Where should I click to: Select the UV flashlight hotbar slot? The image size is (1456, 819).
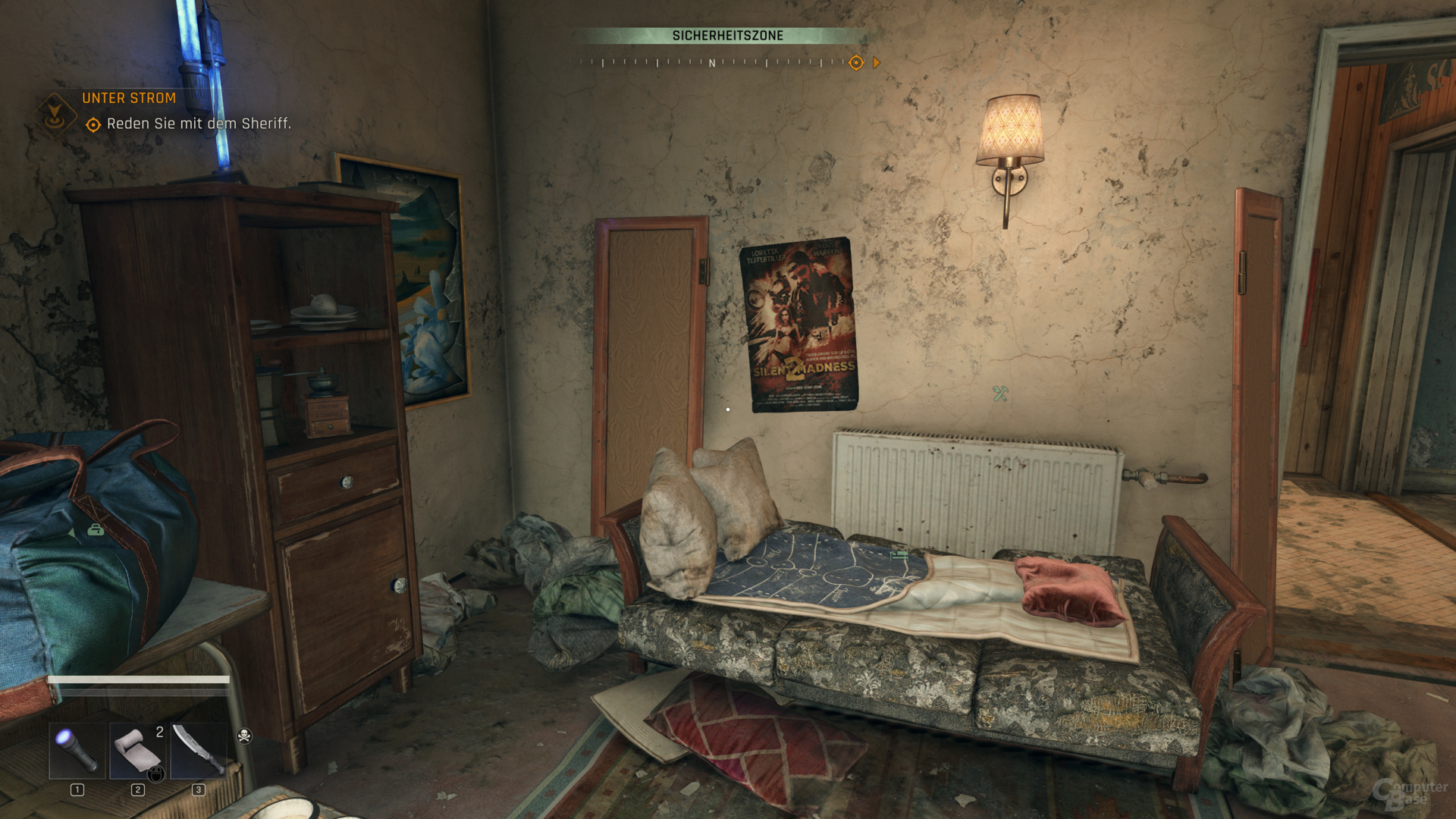[x=77, y=750]
